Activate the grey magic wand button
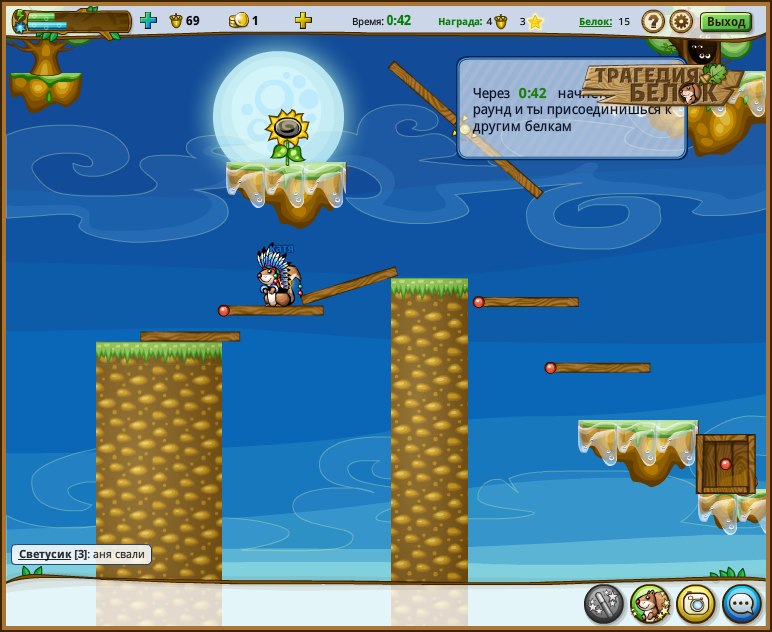Image resolution: width=772 pixels, height=632 pixels. (604, 603)
